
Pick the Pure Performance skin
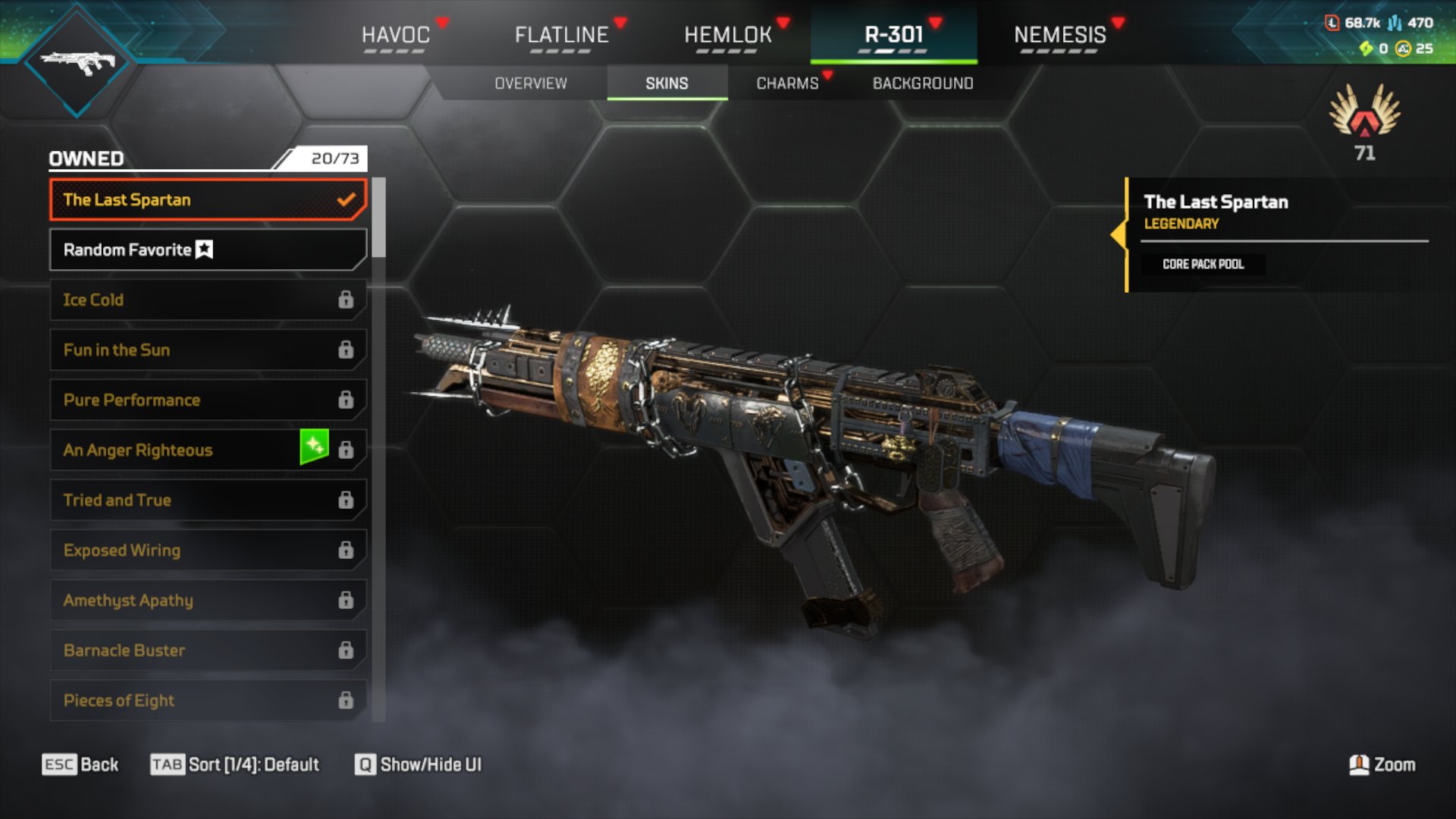(207, 400)
